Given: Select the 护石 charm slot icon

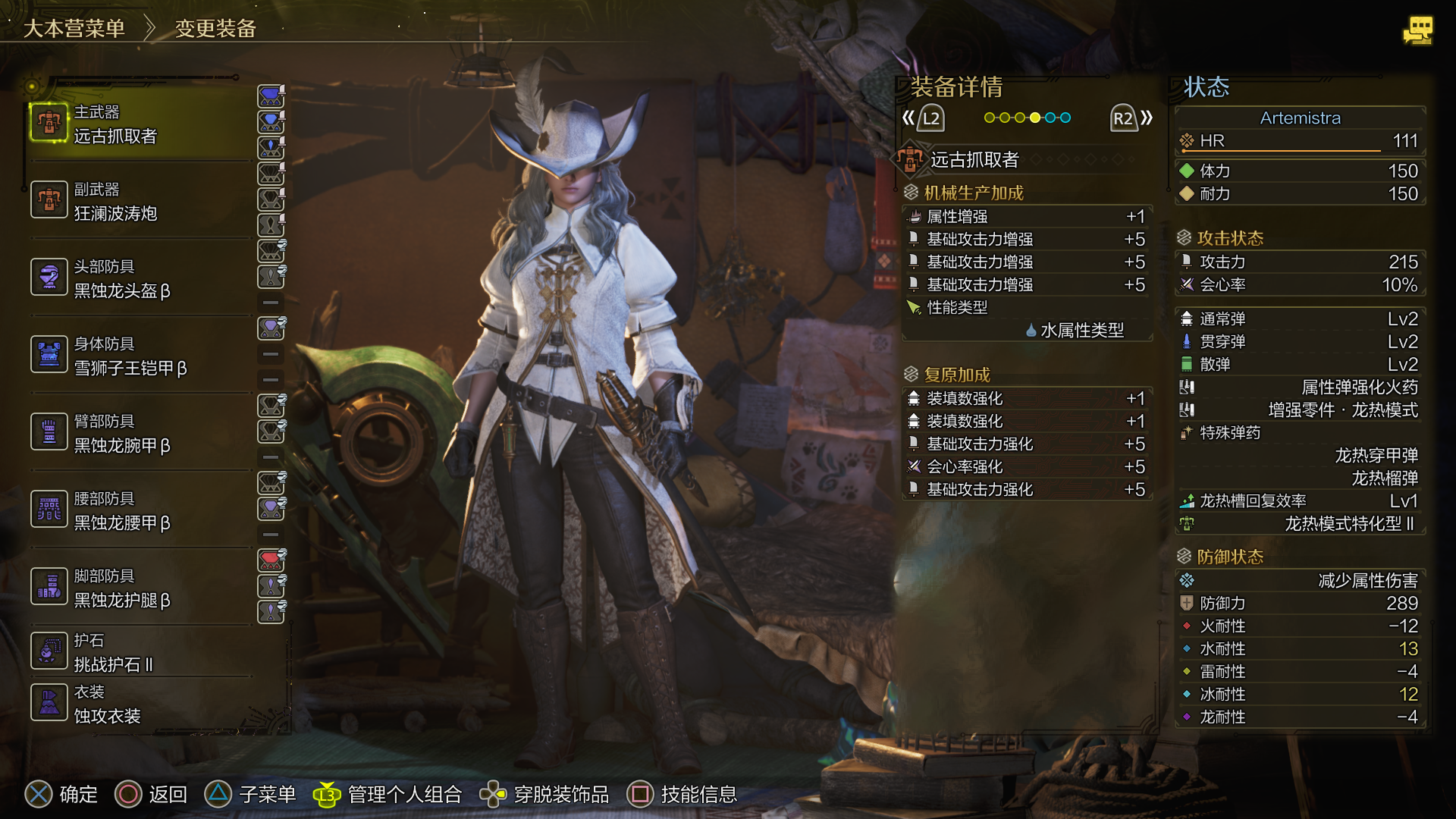Looking at the screenshot, I should coord(49,651).
